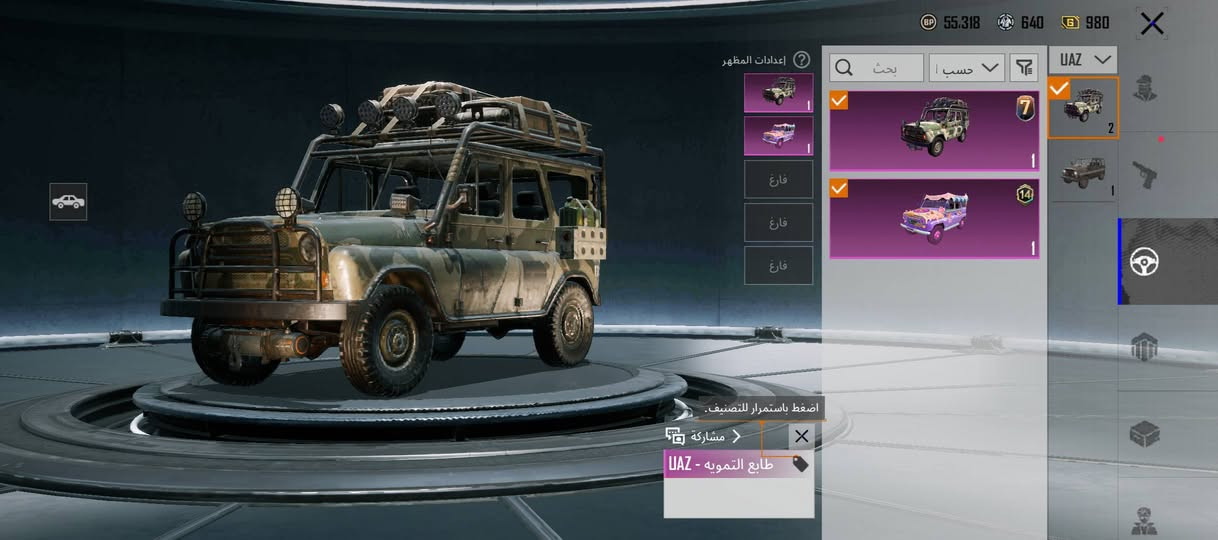This screenshot has height=540, width=1218.
Task: Toggle the vehicle view car icon
Action: tap(68, 202)
